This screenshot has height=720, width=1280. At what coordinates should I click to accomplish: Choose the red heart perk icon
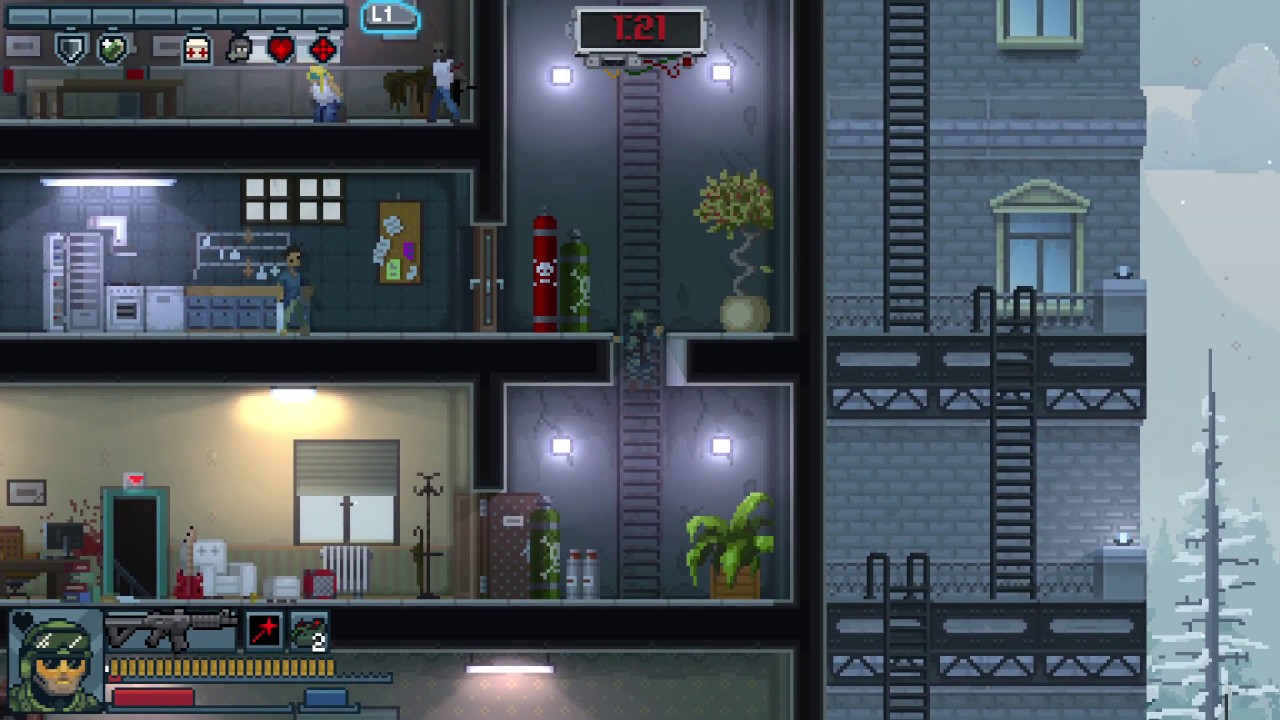point(281,48)
